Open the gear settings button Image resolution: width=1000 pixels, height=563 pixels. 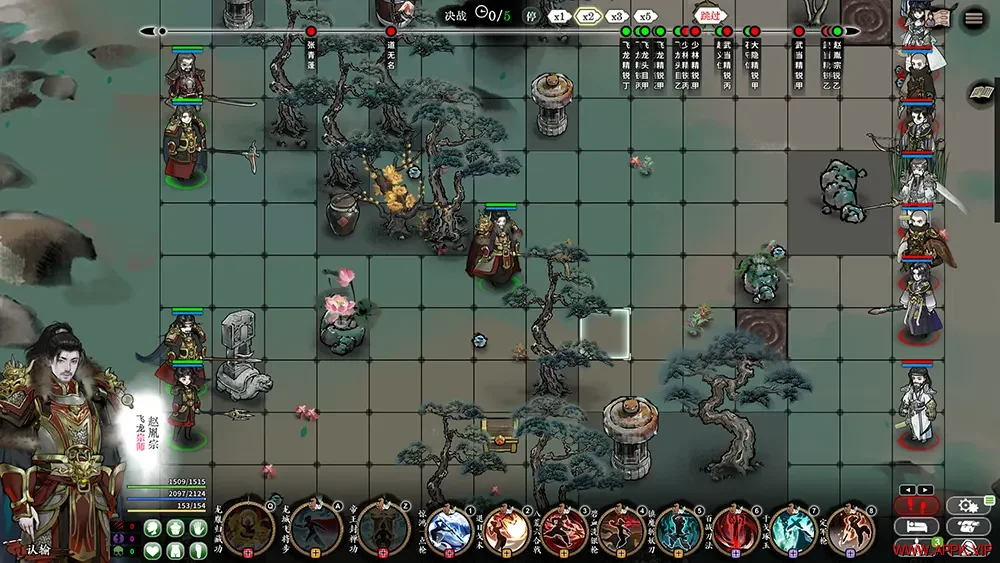[970, 506]
